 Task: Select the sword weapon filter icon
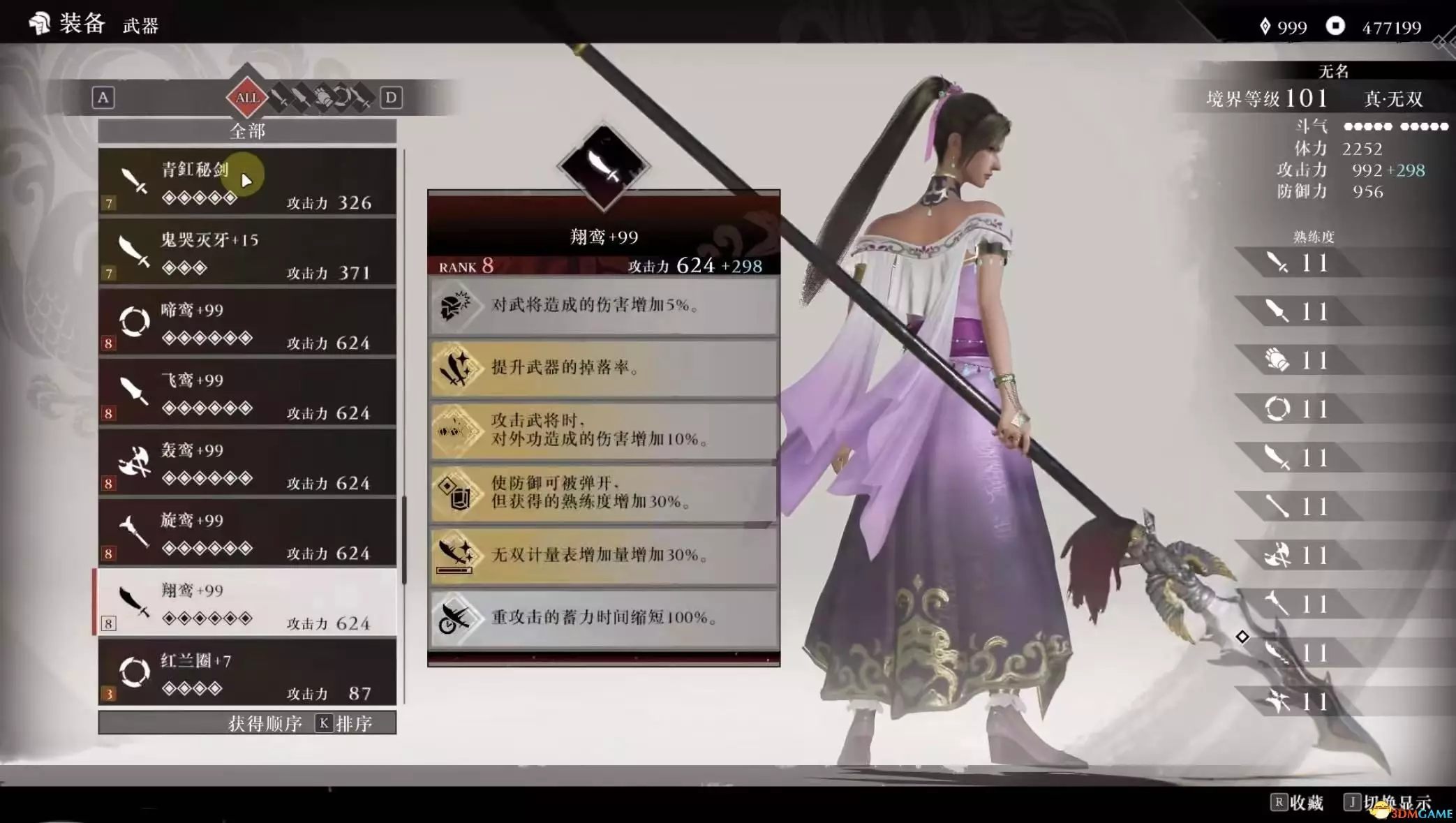pos(278,98)
